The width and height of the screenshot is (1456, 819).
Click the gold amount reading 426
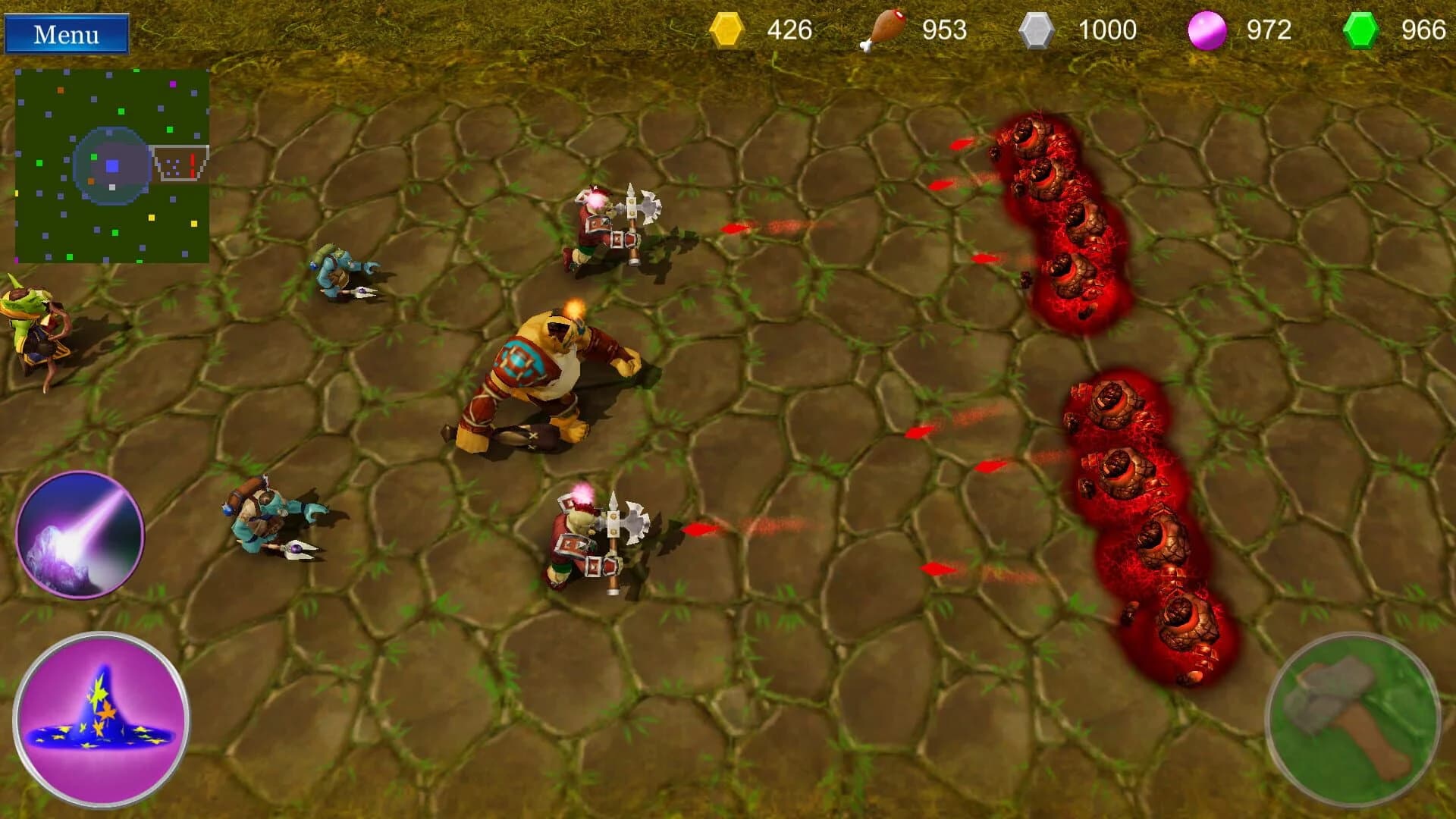(x=789, y=30)
